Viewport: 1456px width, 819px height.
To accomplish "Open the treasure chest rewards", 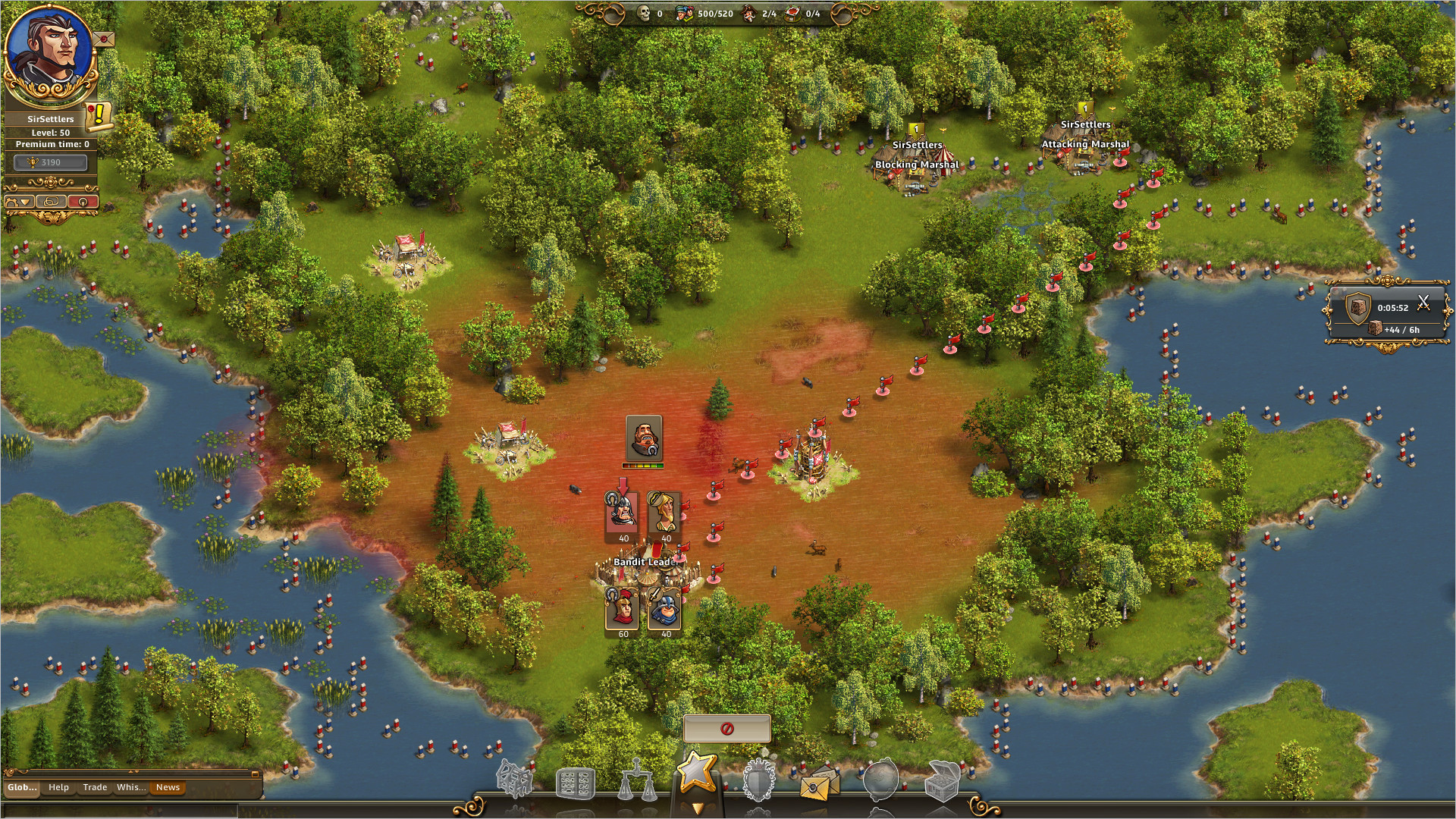I will point(943,781).
